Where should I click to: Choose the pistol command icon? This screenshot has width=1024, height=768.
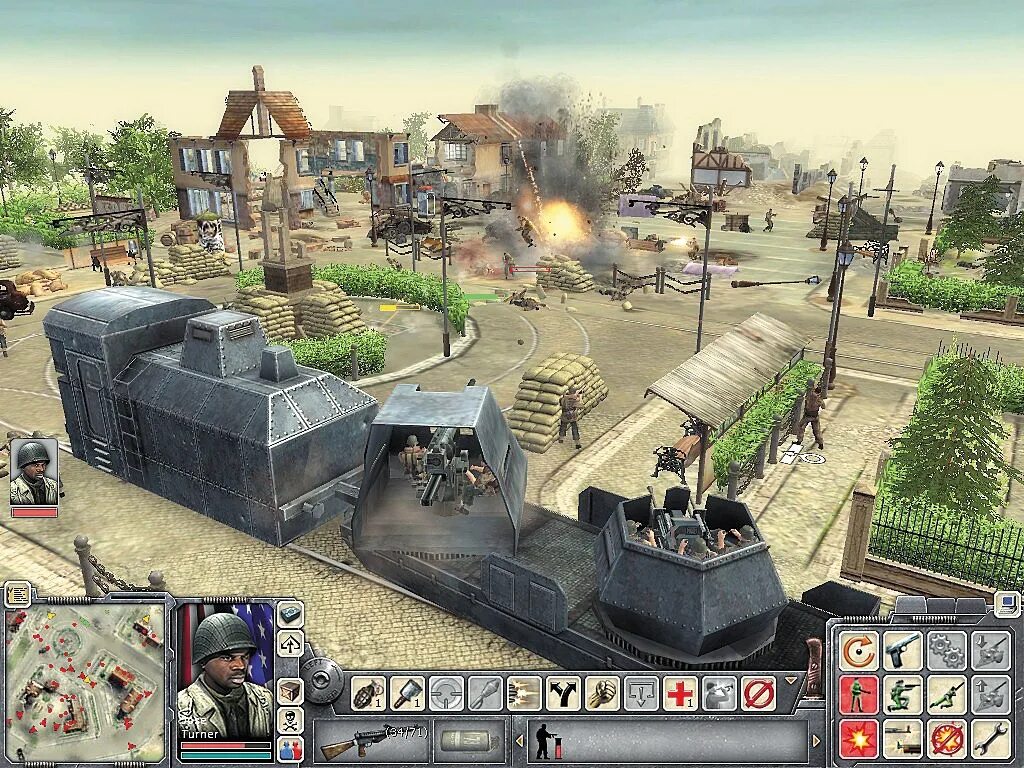902,651
